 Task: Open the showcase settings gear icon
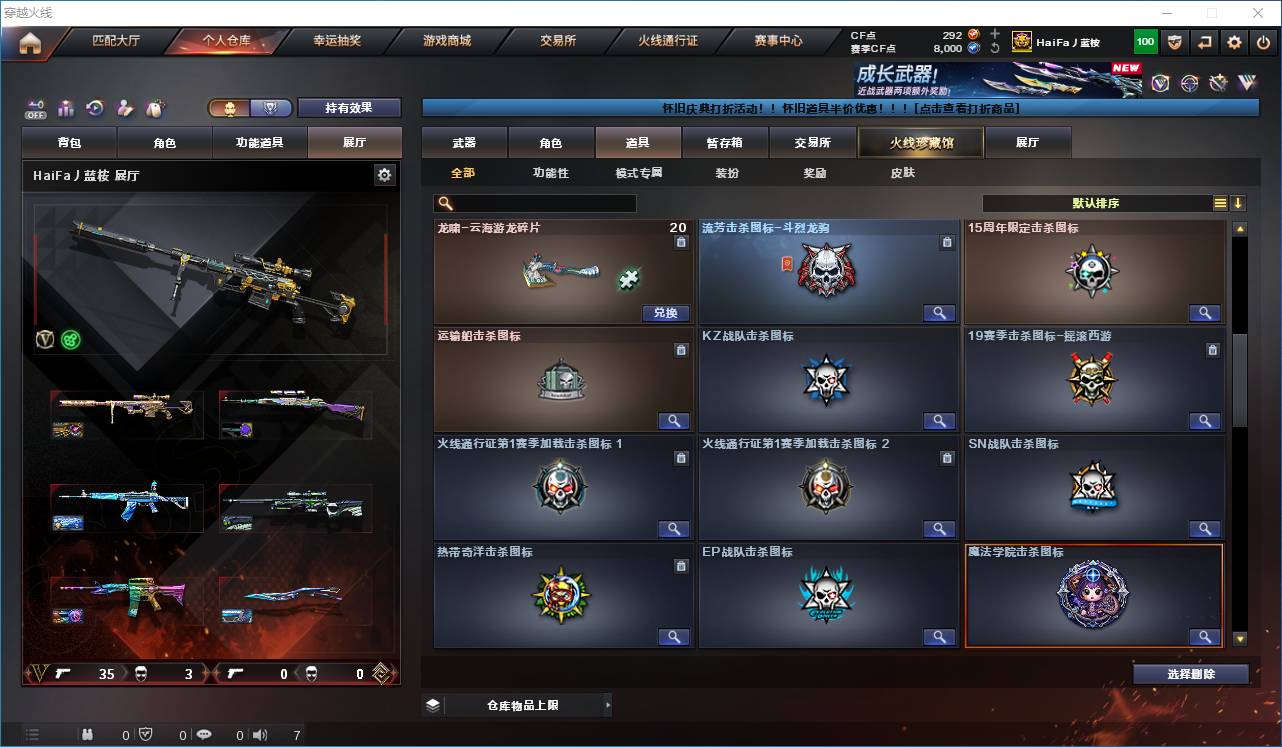coord(385,173)
